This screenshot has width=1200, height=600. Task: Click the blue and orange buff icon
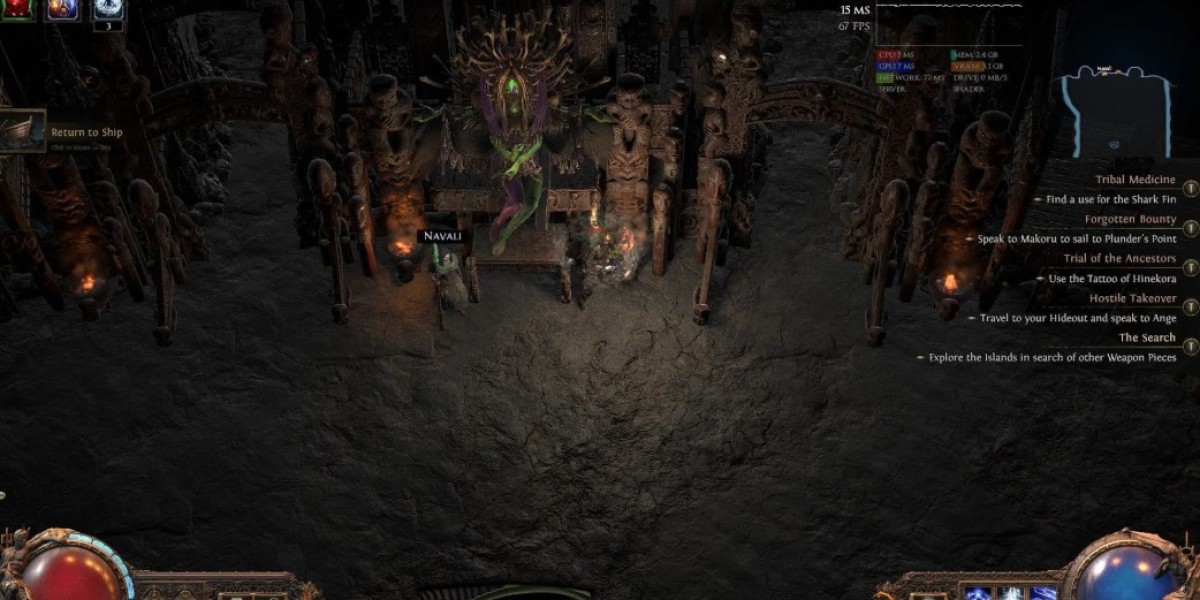[64, 8]
